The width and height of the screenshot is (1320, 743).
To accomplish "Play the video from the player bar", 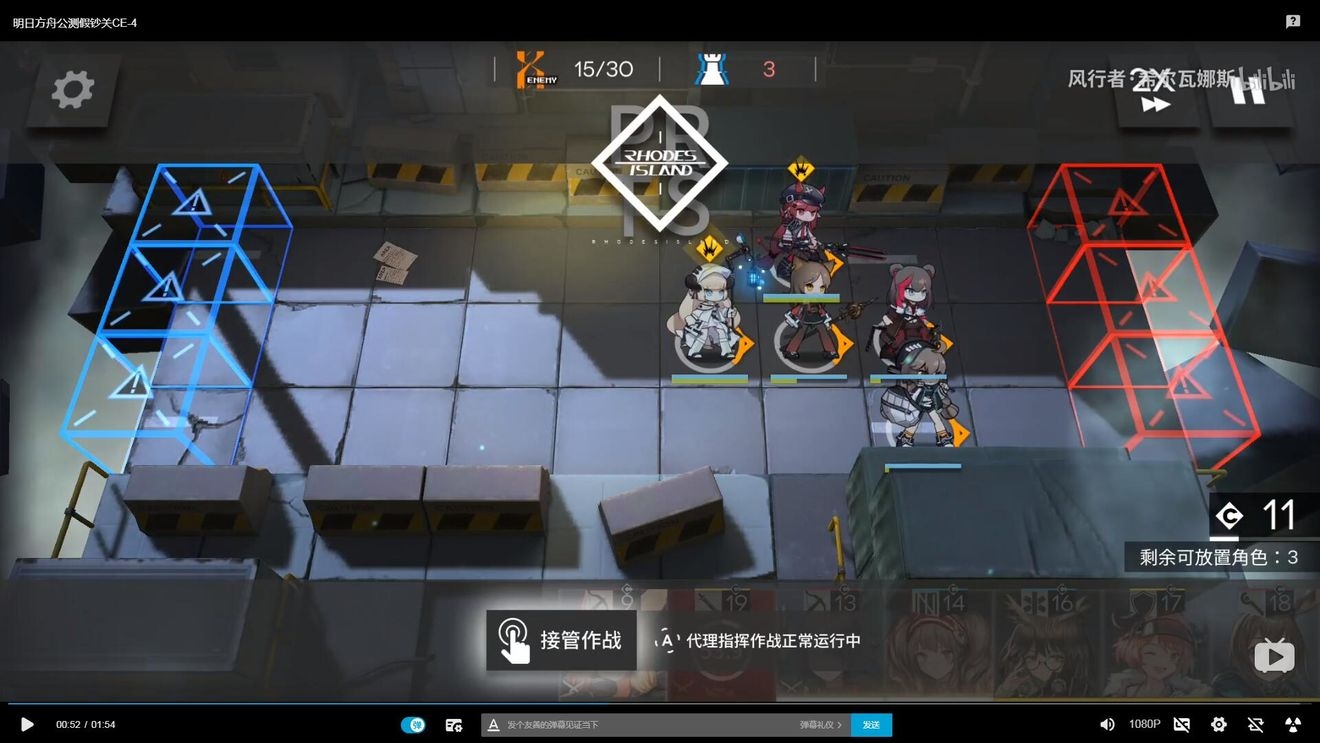I will [27, 724].
